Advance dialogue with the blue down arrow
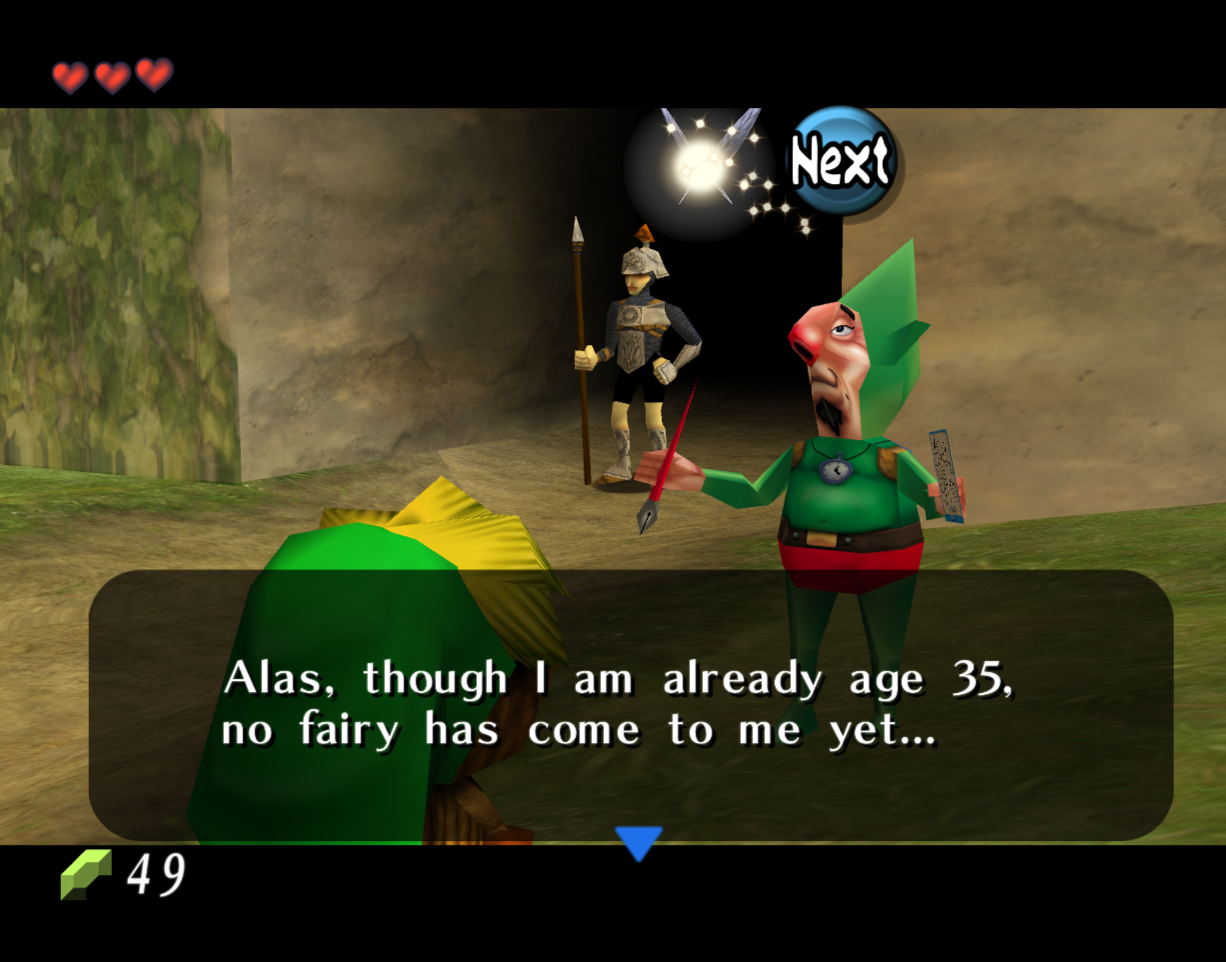Screen dimensions: 1226x962 [638, 842]
